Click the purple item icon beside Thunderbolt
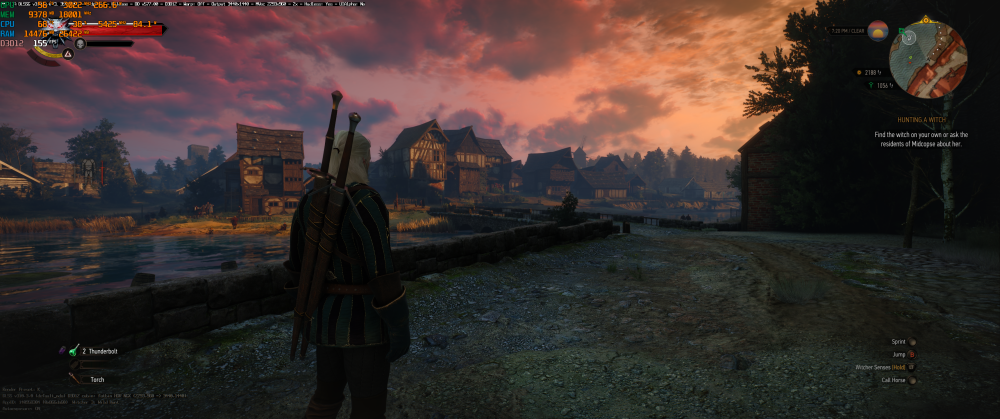 tap(61, 350)
